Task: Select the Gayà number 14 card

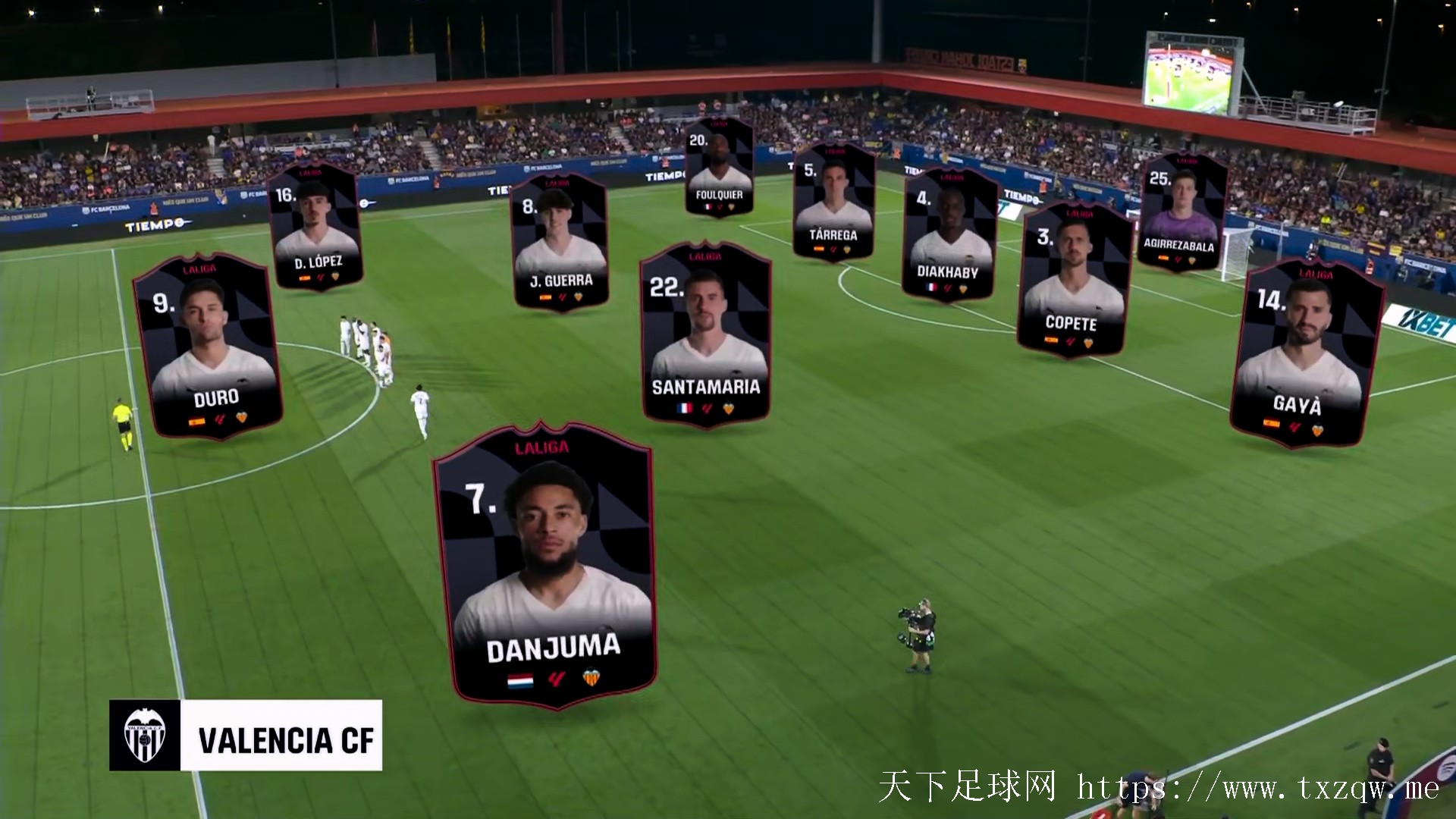Action: [x=1306, y=354]
